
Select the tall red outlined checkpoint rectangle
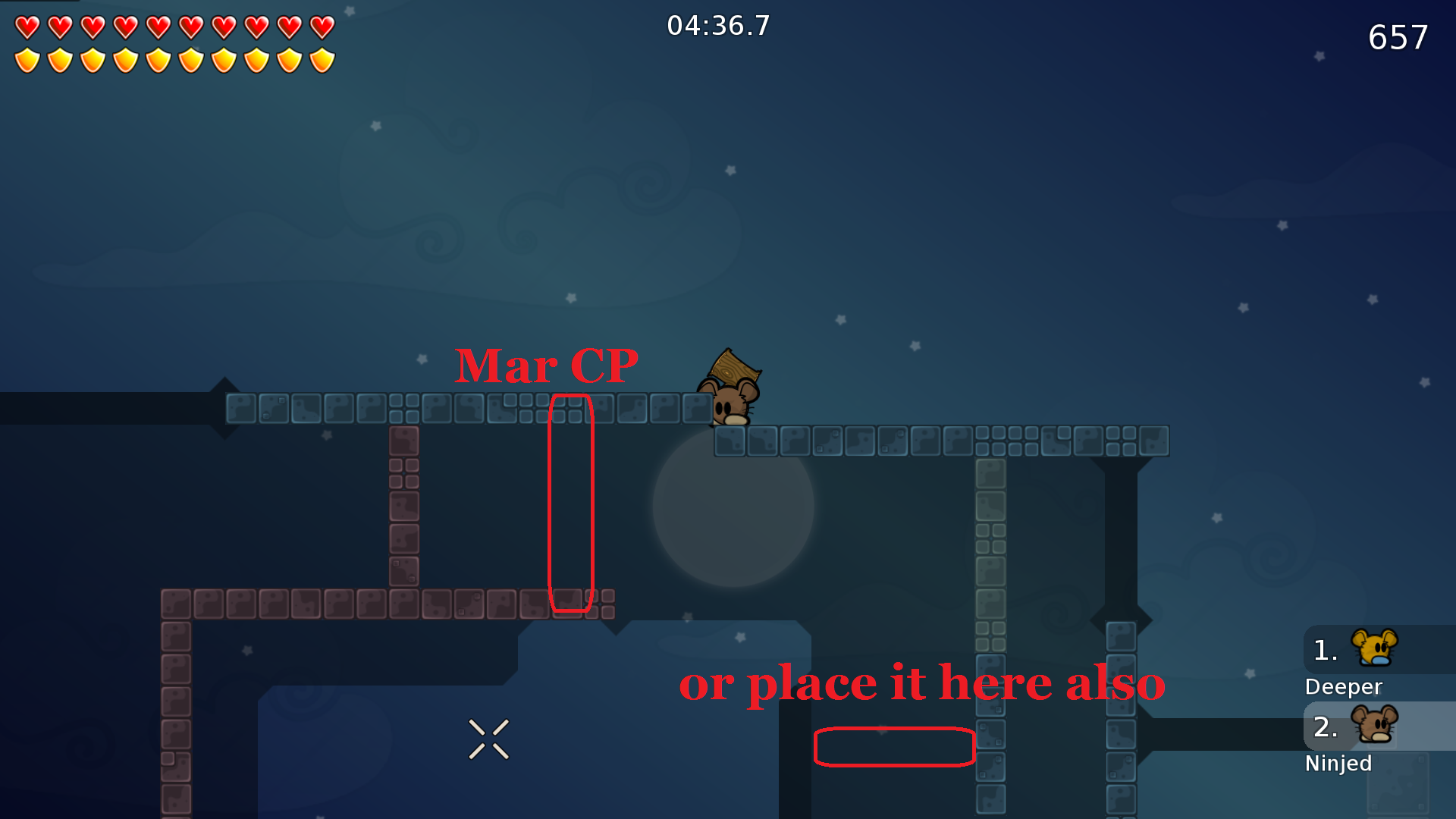571,500
